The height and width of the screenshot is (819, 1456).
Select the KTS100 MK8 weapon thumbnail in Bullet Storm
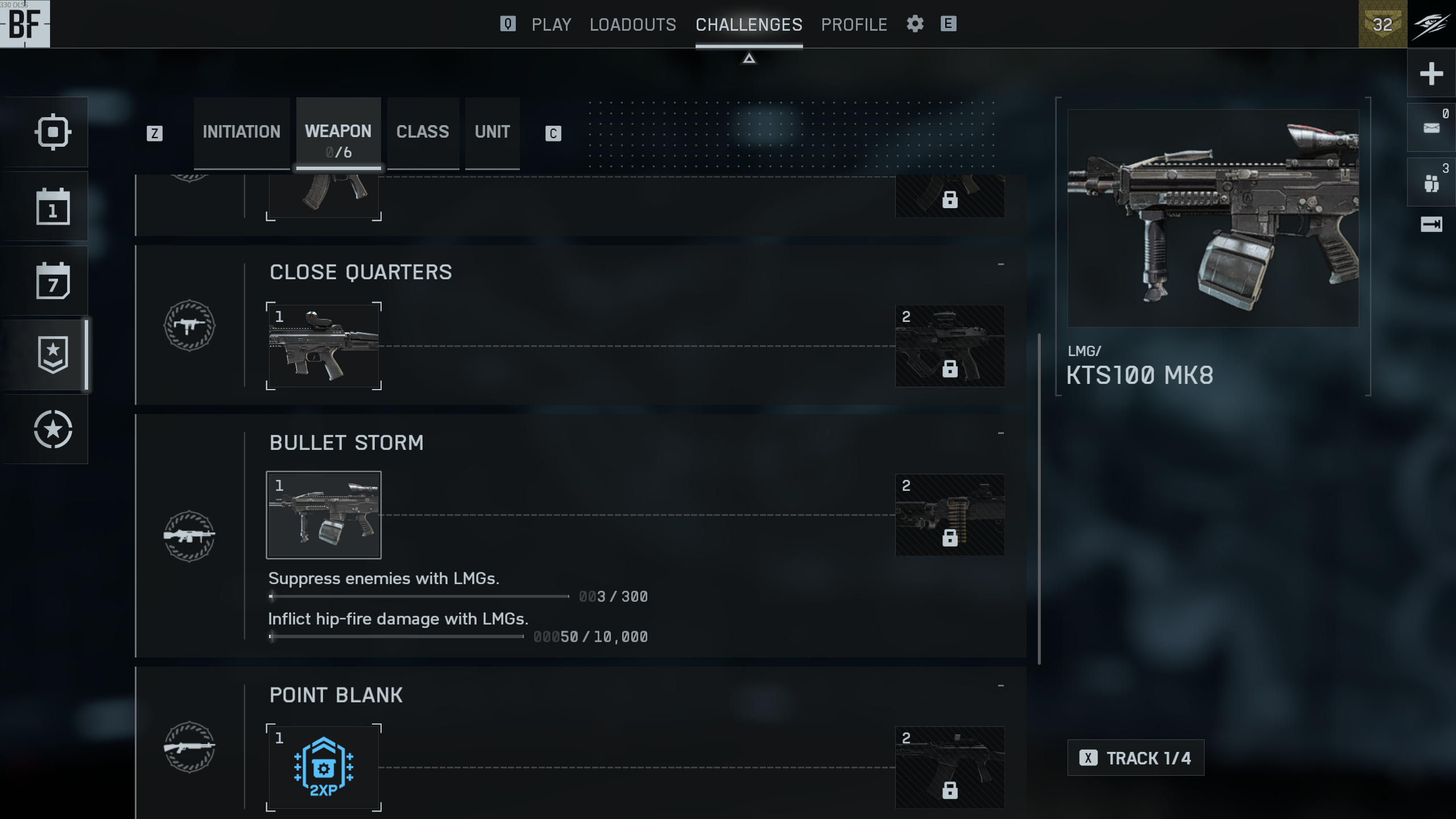(x=324, y=514)
